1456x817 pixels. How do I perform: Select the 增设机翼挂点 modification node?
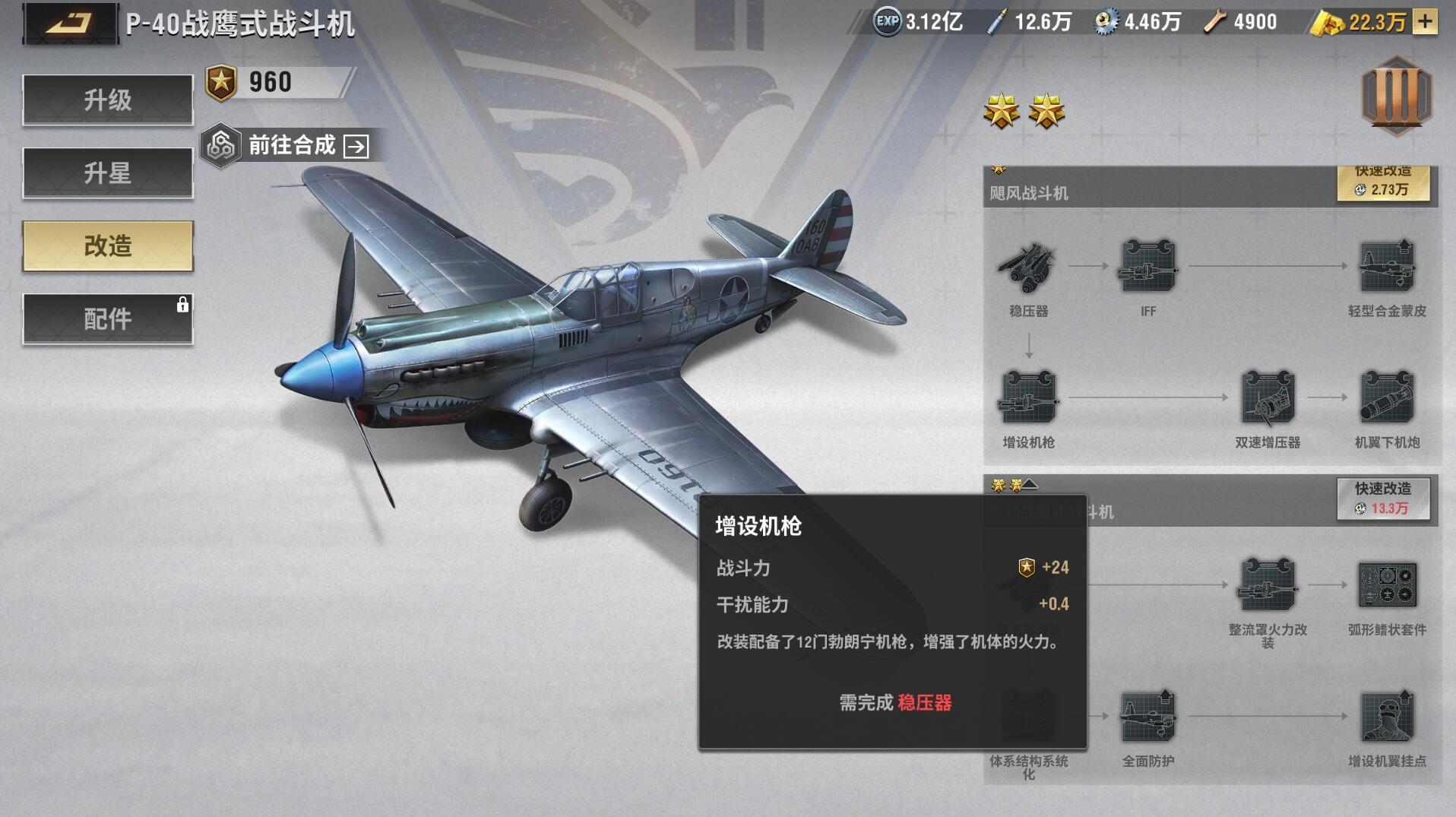1387,717
